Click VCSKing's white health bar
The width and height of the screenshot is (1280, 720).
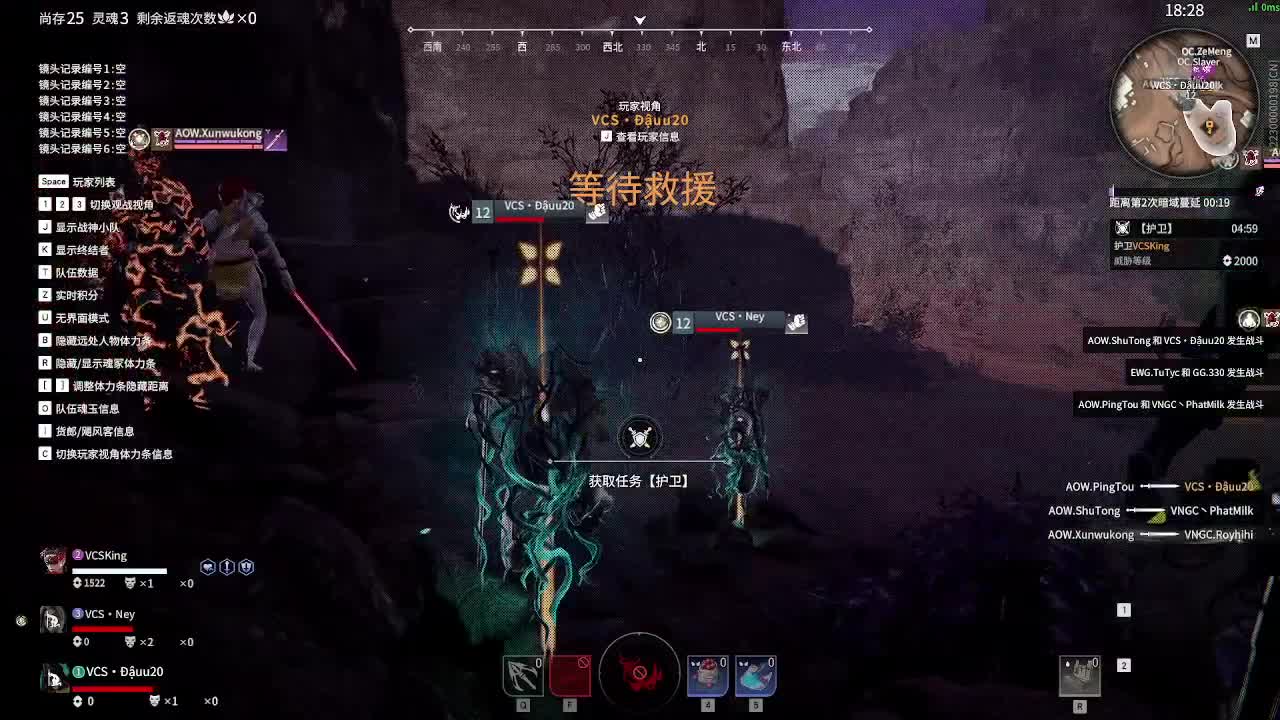point(120,569)
